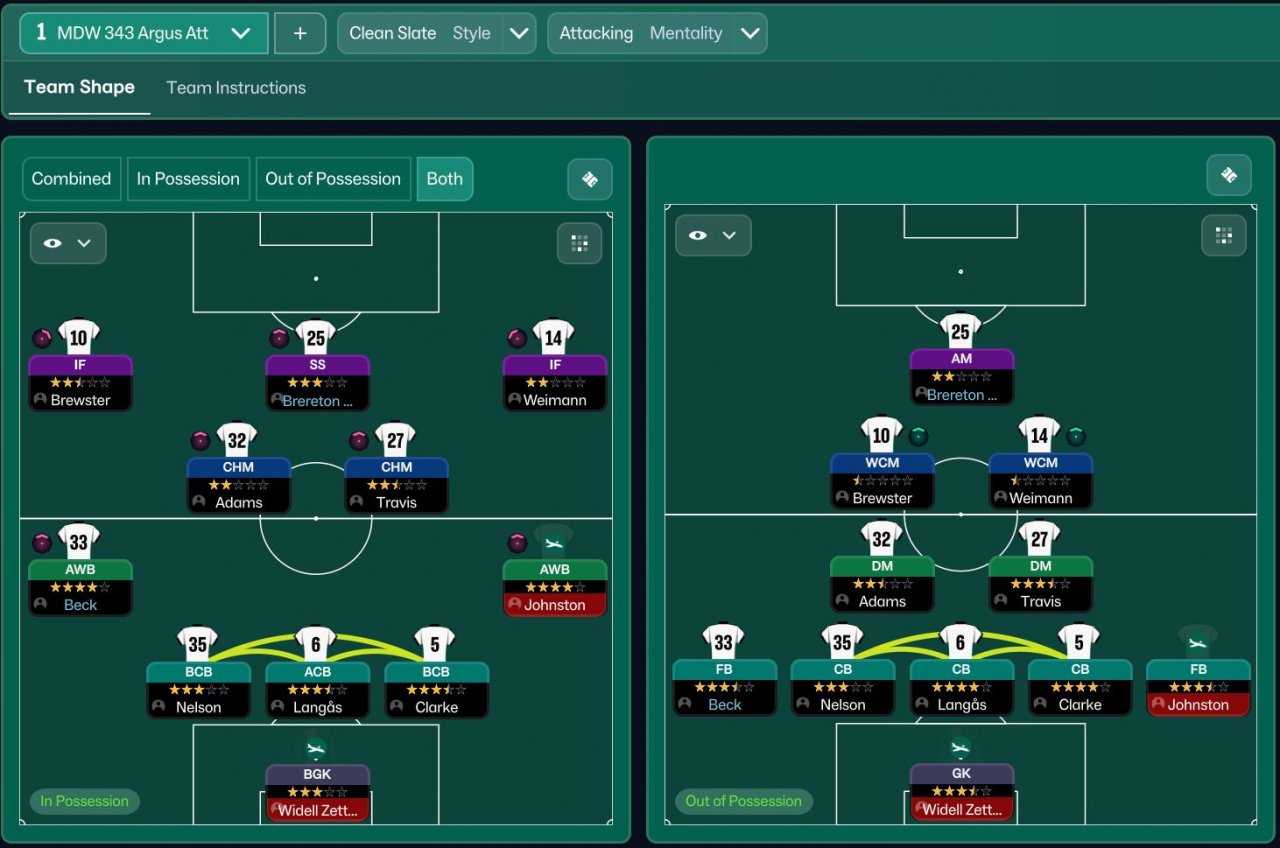Select the Both view option
Image resolution: width=1280 pixels, height=848 pixels.
(445, 179)
